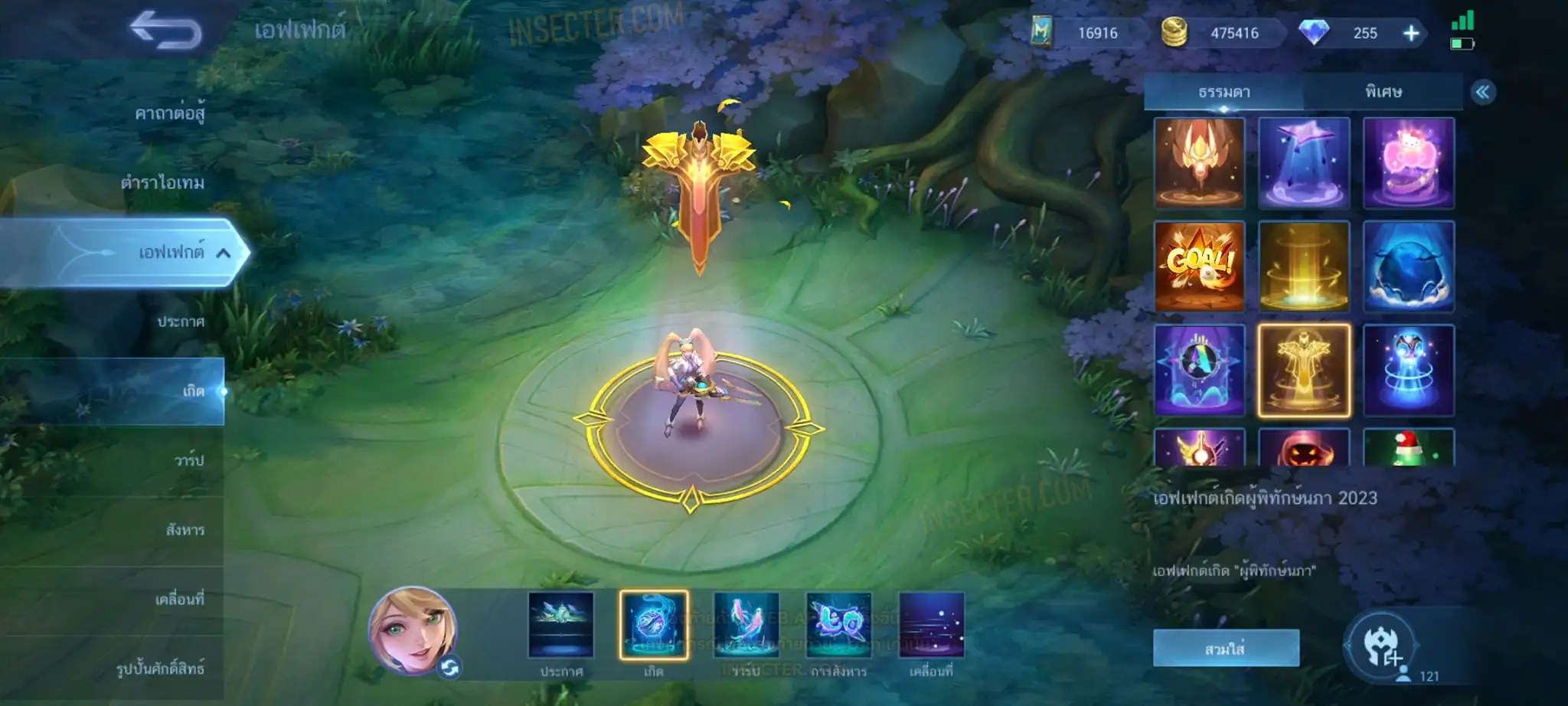Choose the GOAL! spawn effect thumbnail
The height and width of the screenshot is (706, 1568).
coord(1199,266)
